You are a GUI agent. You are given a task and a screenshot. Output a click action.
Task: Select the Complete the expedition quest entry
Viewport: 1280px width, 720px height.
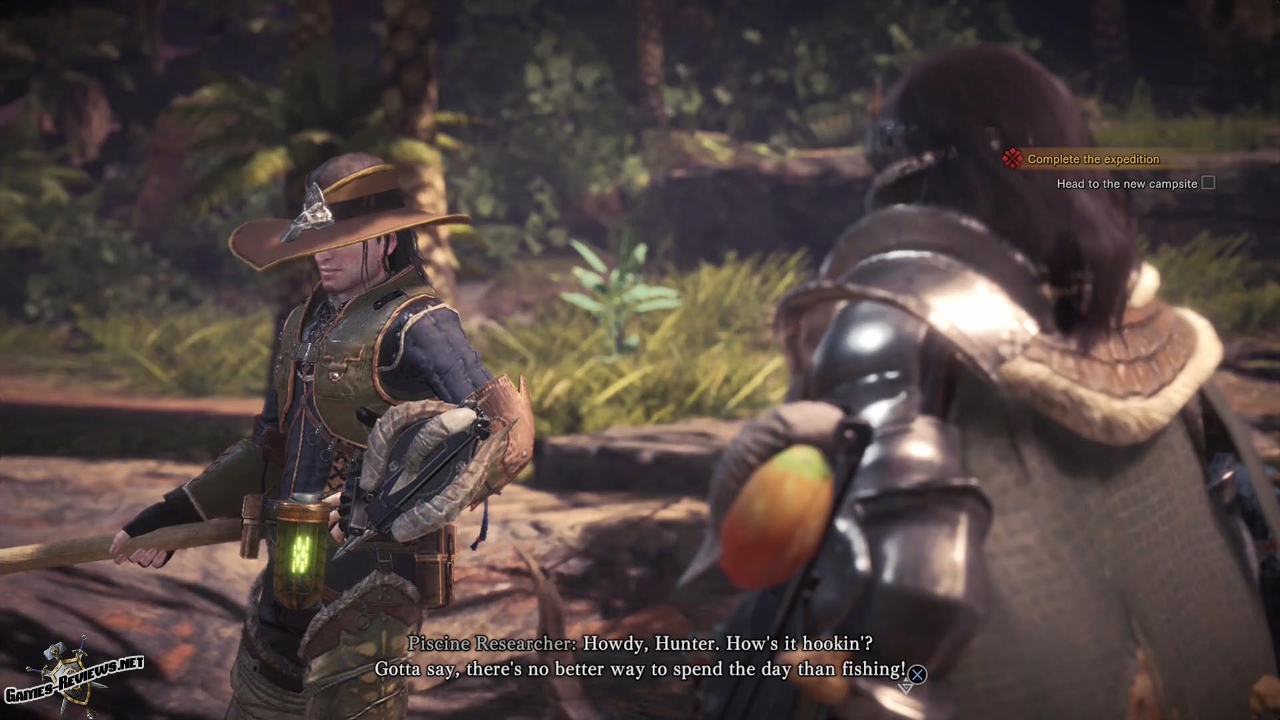coord(1093,159)
